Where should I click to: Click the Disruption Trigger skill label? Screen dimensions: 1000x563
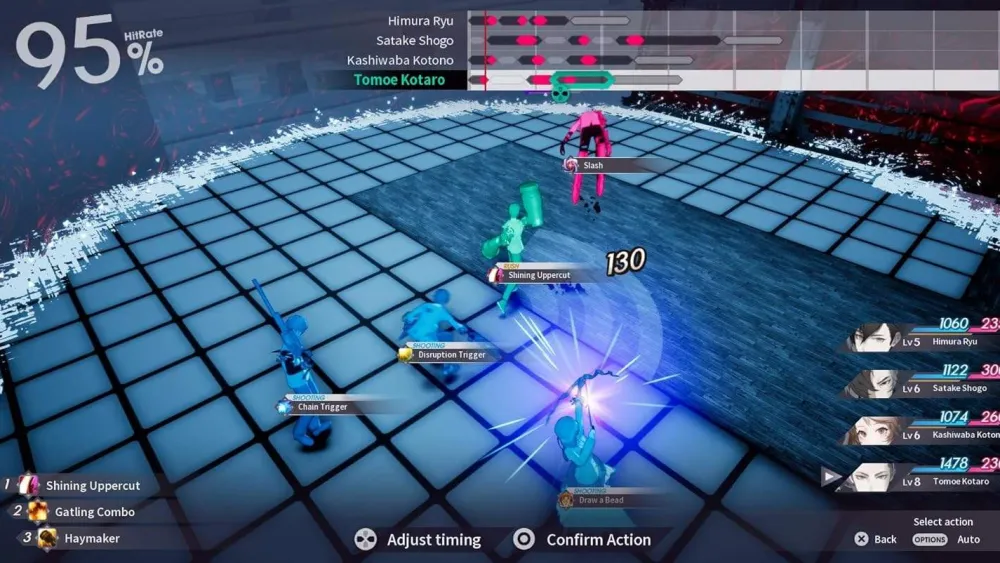(x=451, y=354)
